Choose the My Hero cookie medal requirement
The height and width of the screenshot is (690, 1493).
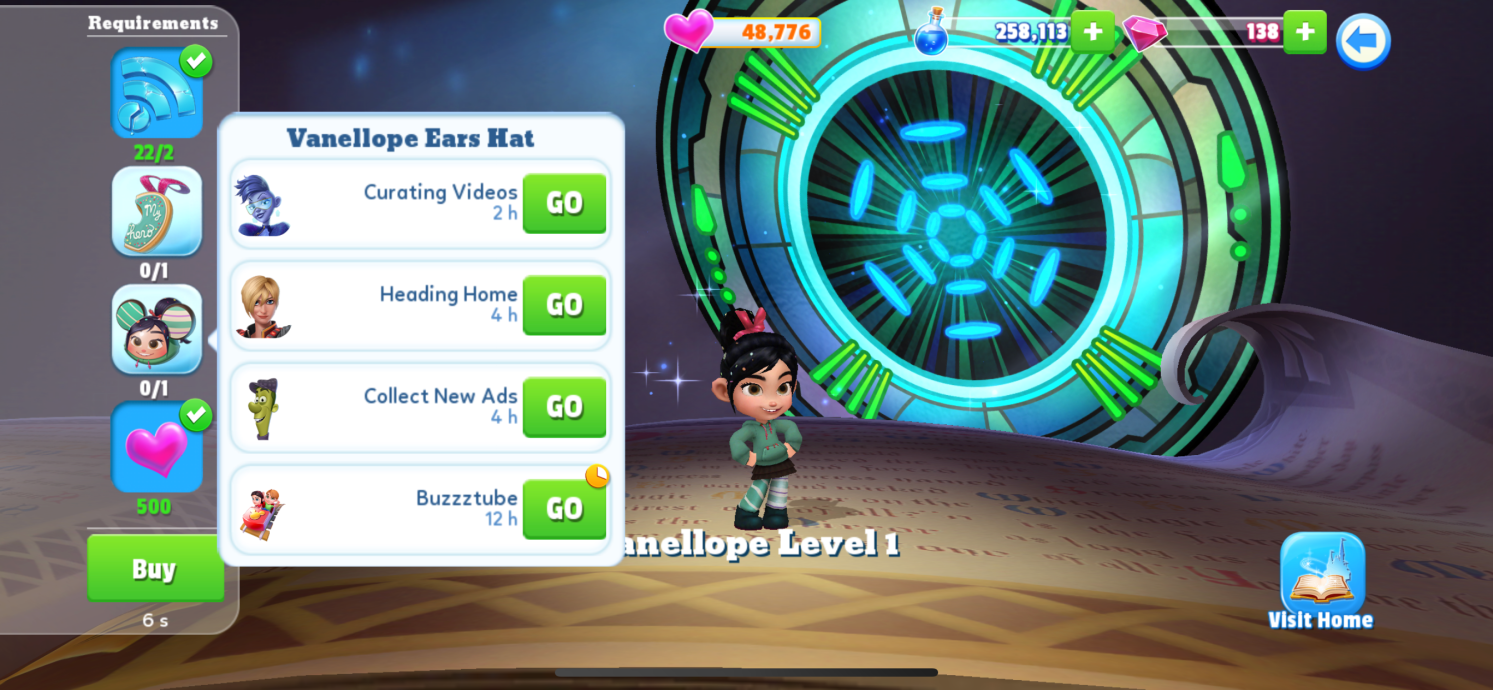pos(157,212)
